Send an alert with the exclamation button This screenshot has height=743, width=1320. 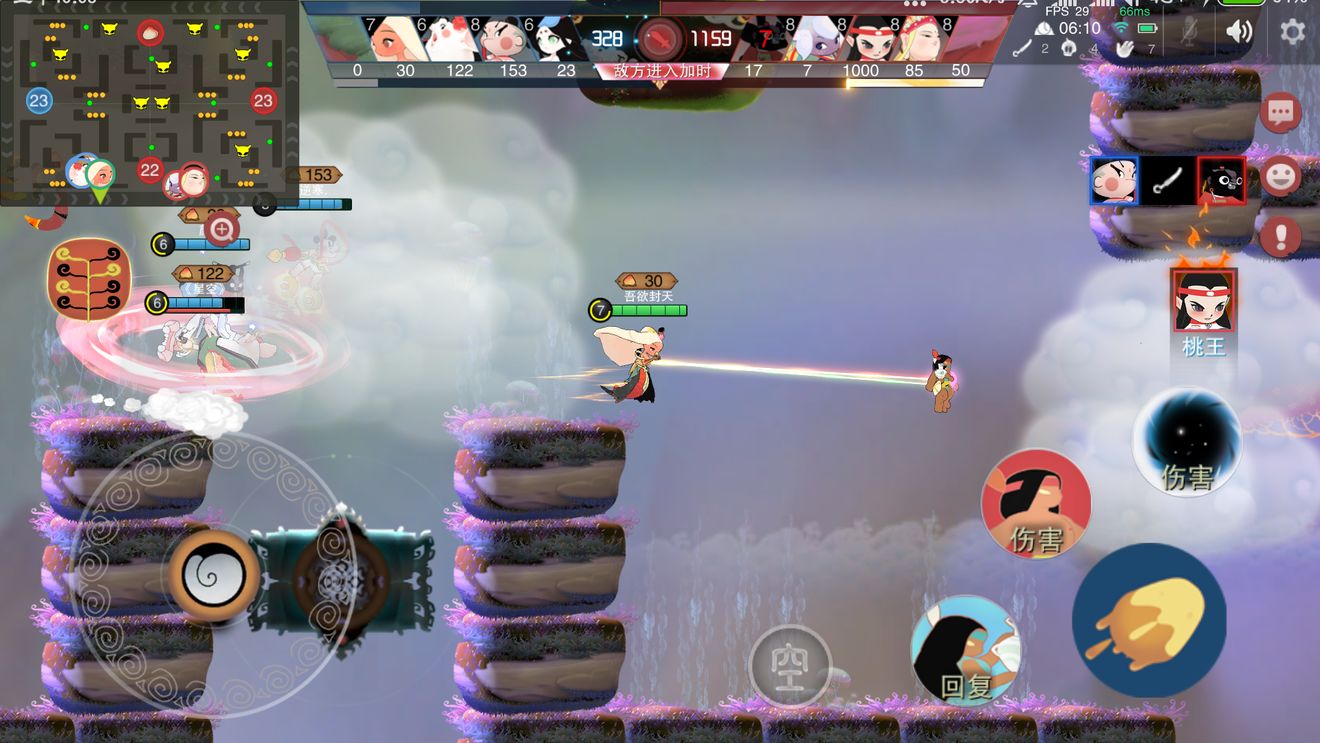coord(1281,237)
